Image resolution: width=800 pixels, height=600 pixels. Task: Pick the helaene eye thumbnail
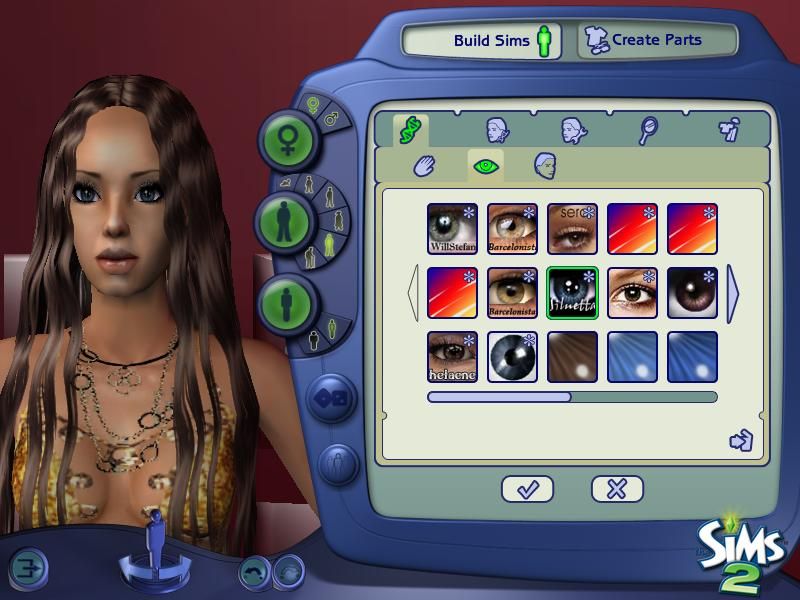452,357
